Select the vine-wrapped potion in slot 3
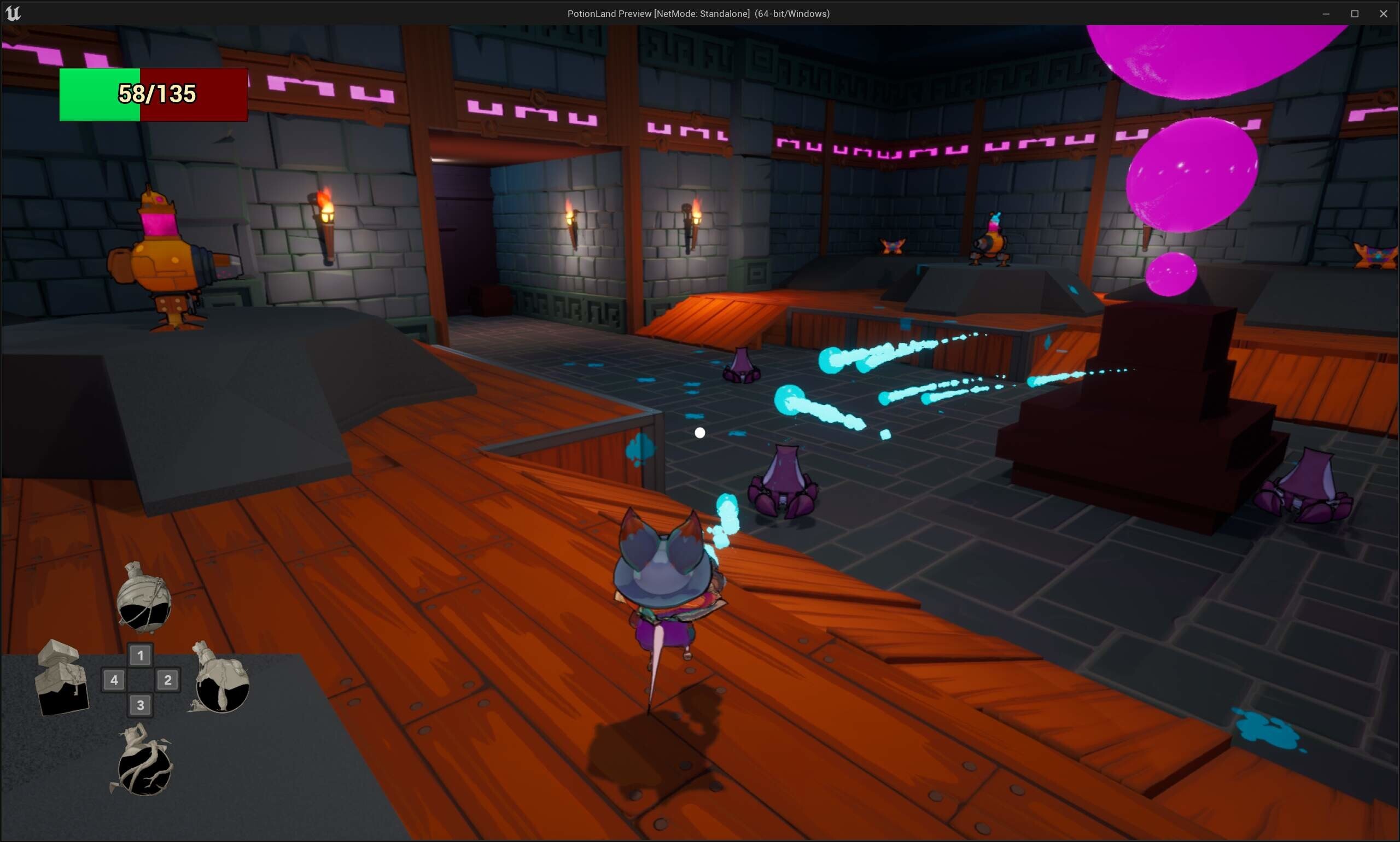1400x842 pixels. click(144, 768)
